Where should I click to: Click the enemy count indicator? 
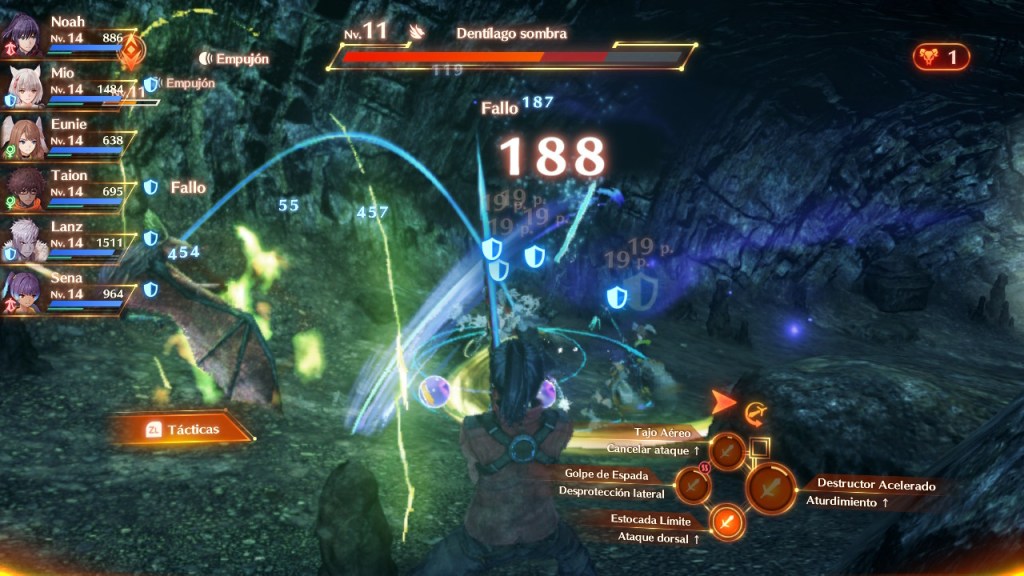941,57
